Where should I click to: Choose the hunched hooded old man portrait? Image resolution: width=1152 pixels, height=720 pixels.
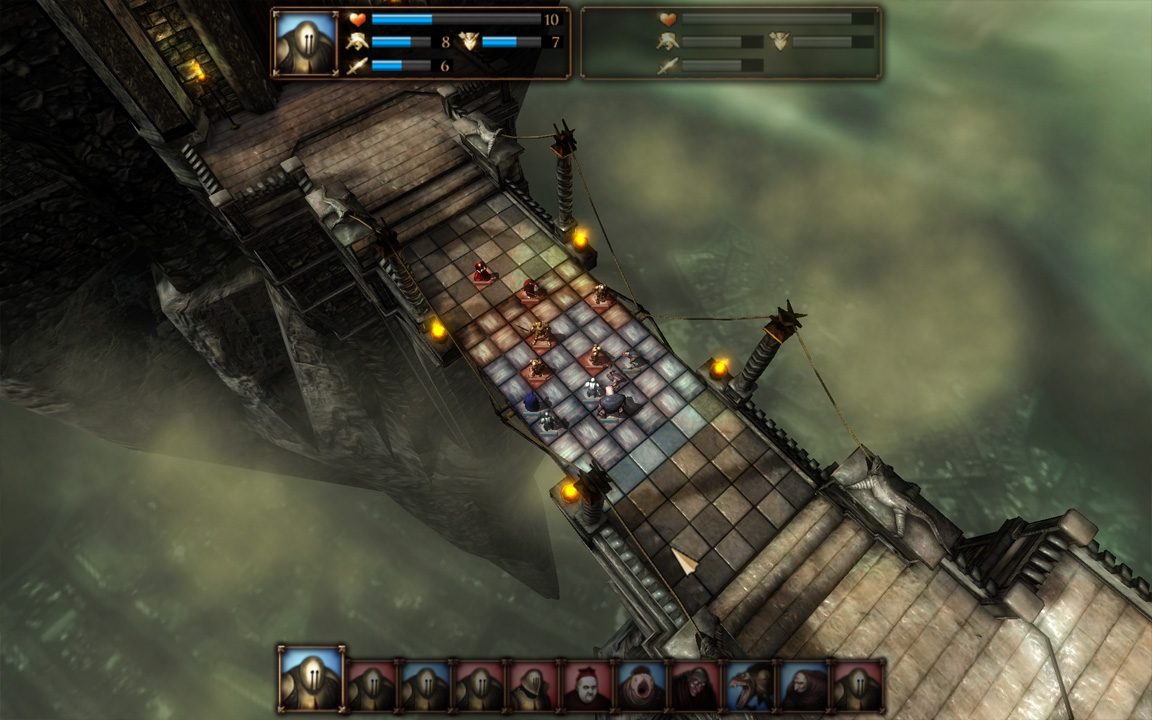click(804, 686)
